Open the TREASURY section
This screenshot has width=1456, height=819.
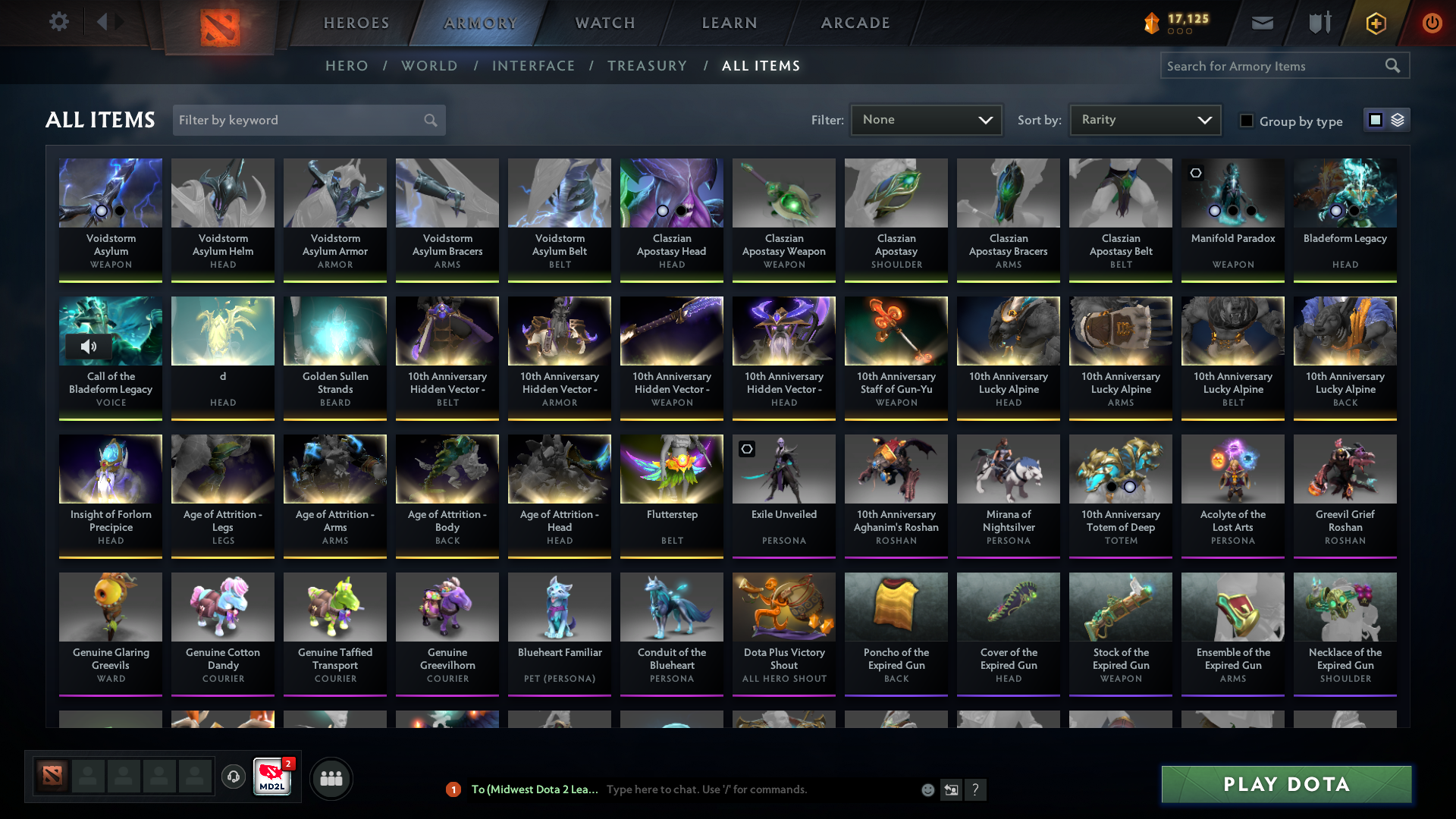pyautogui.click(x=648, y=66)
